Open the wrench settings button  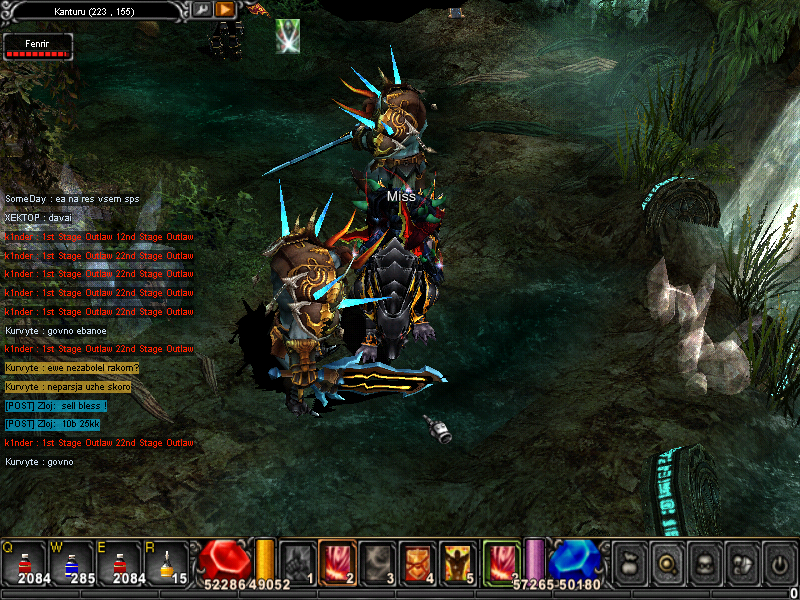tap(201, 9)
